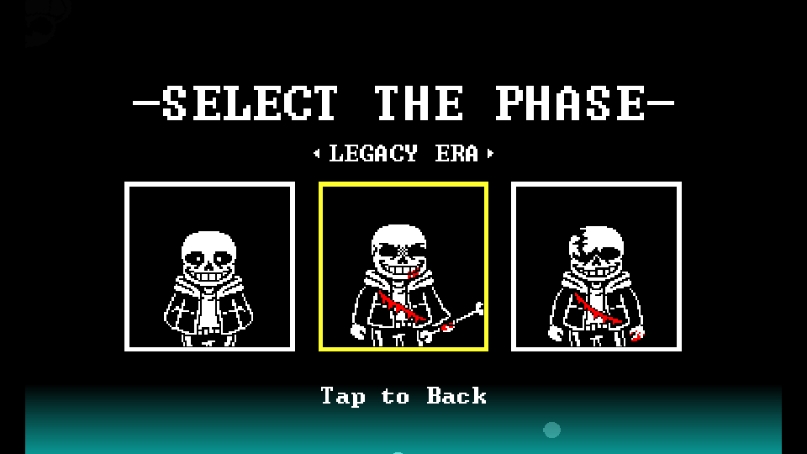Choose the highlighted Sans holding a bone
Image resolution: width=807 pixels, height=454 pixels.
pos(403,267)
